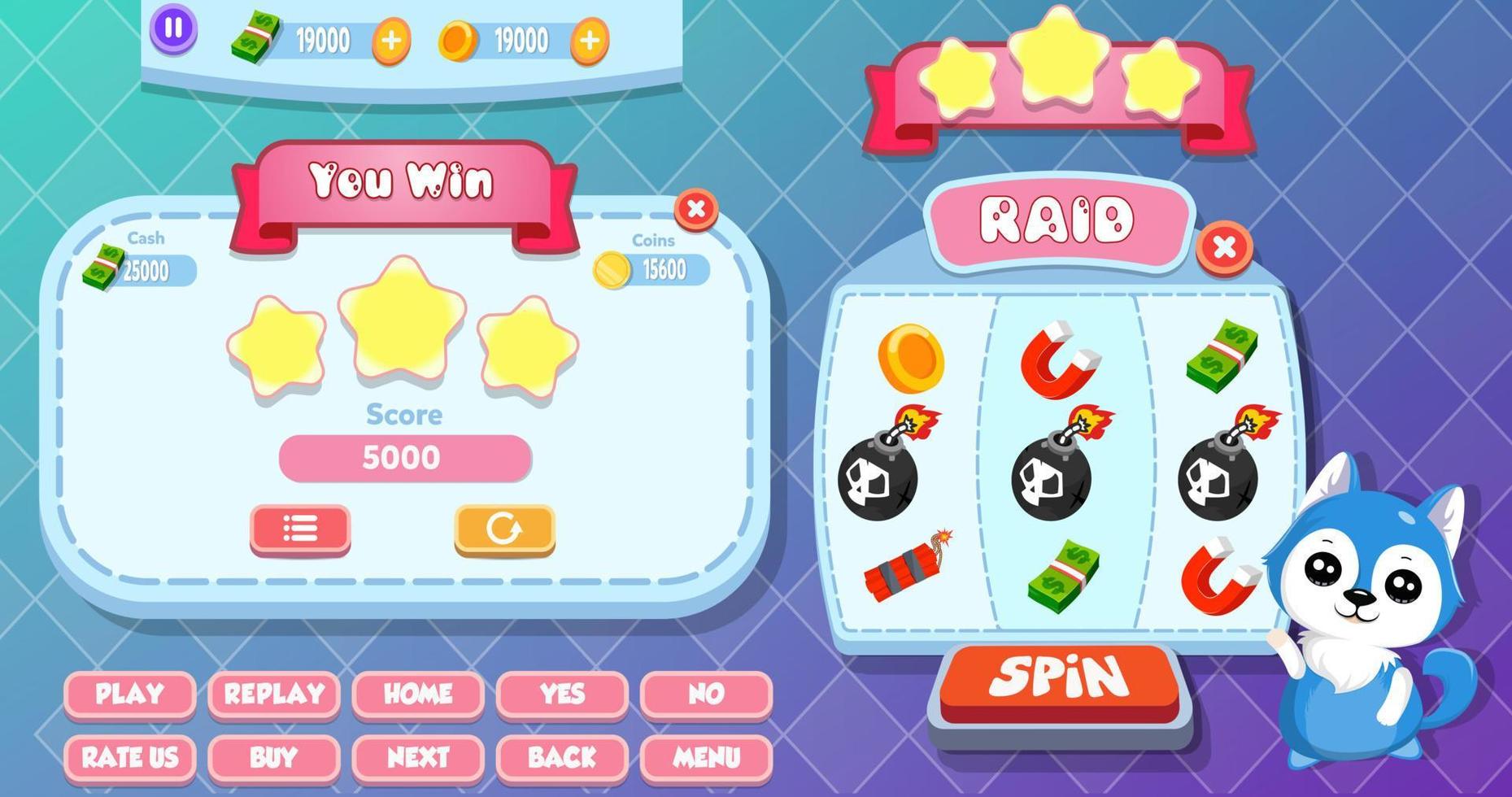
Task: Select the cash stack symbol in the right reel
Action: click(1220, 355)
